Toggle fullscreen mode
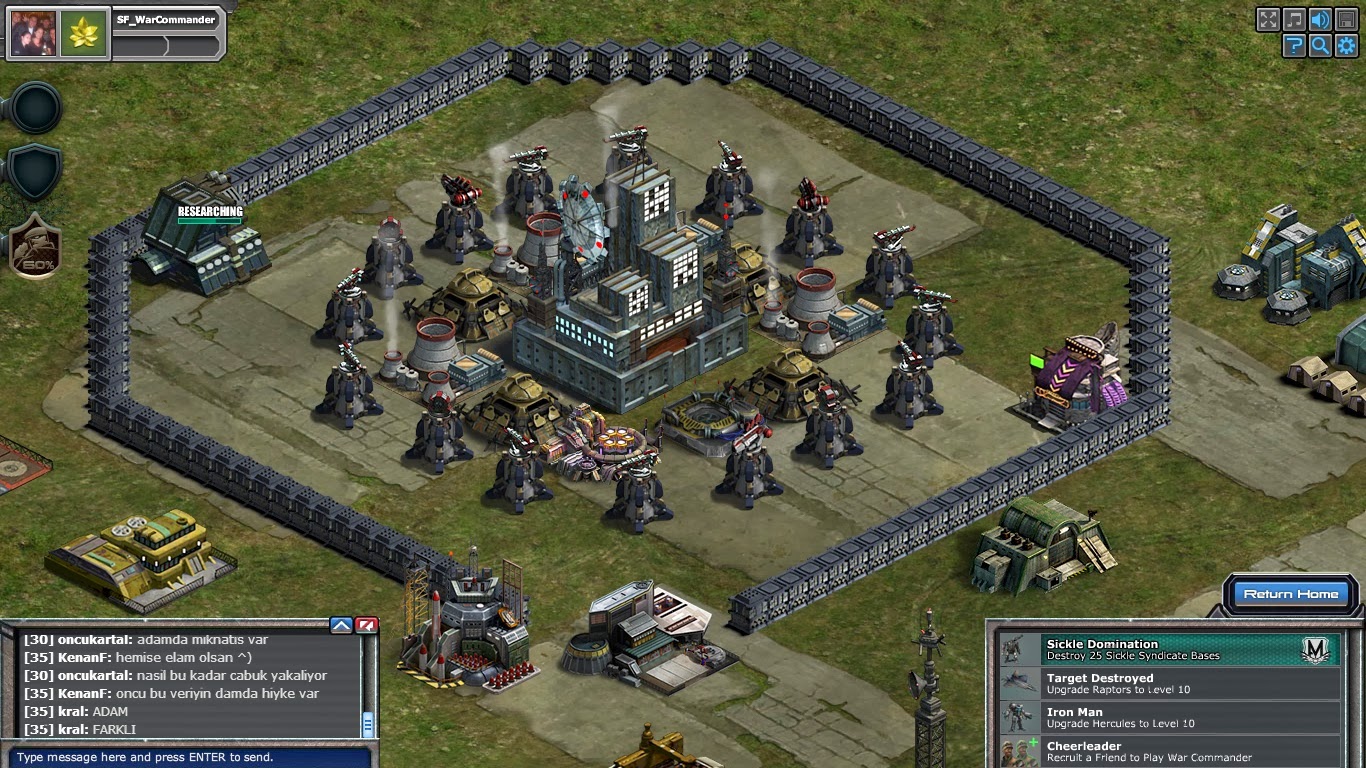Screen dimensions: 1366x768 click(x=1268, y=19)
